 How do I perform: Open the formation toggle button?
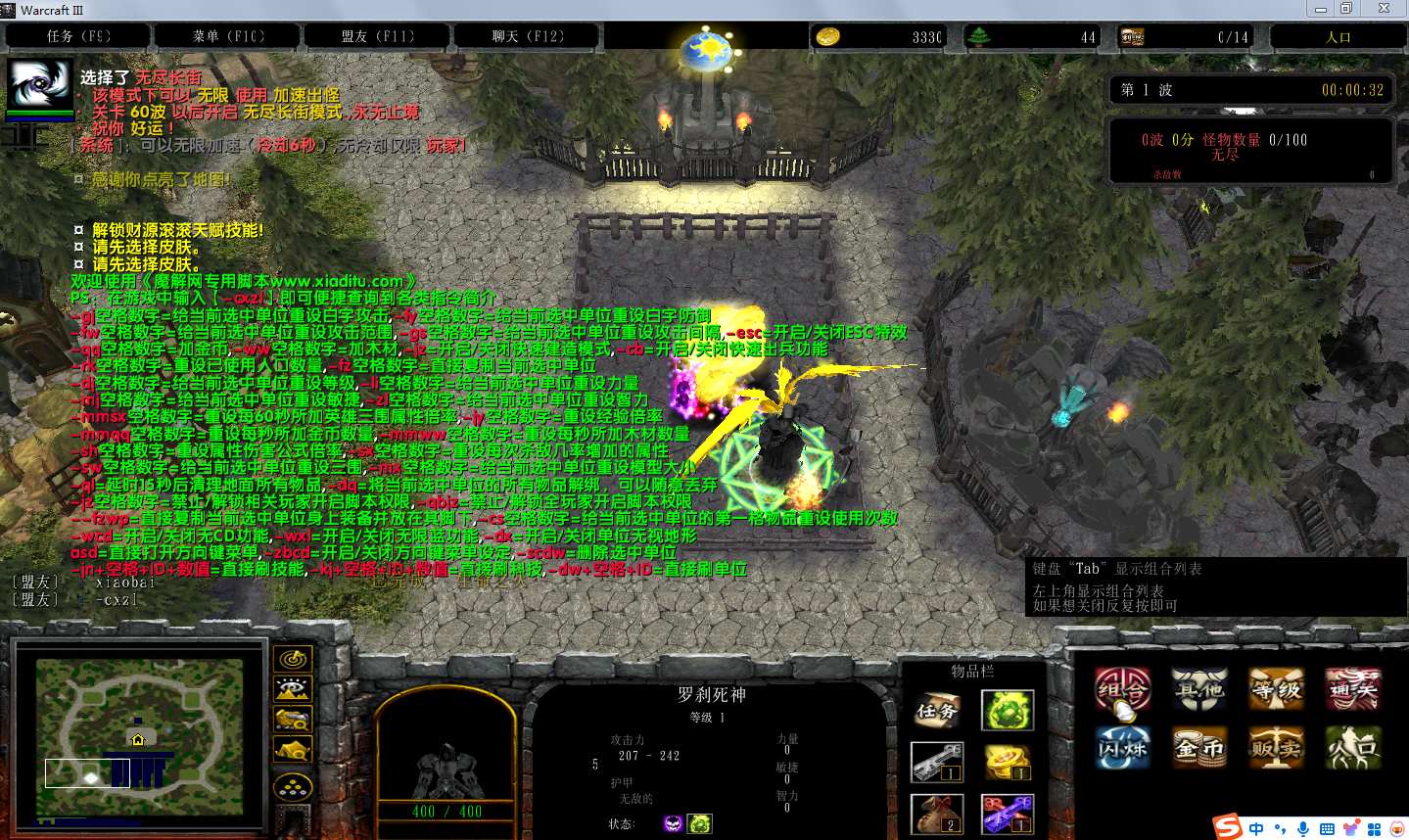[293, 785]
